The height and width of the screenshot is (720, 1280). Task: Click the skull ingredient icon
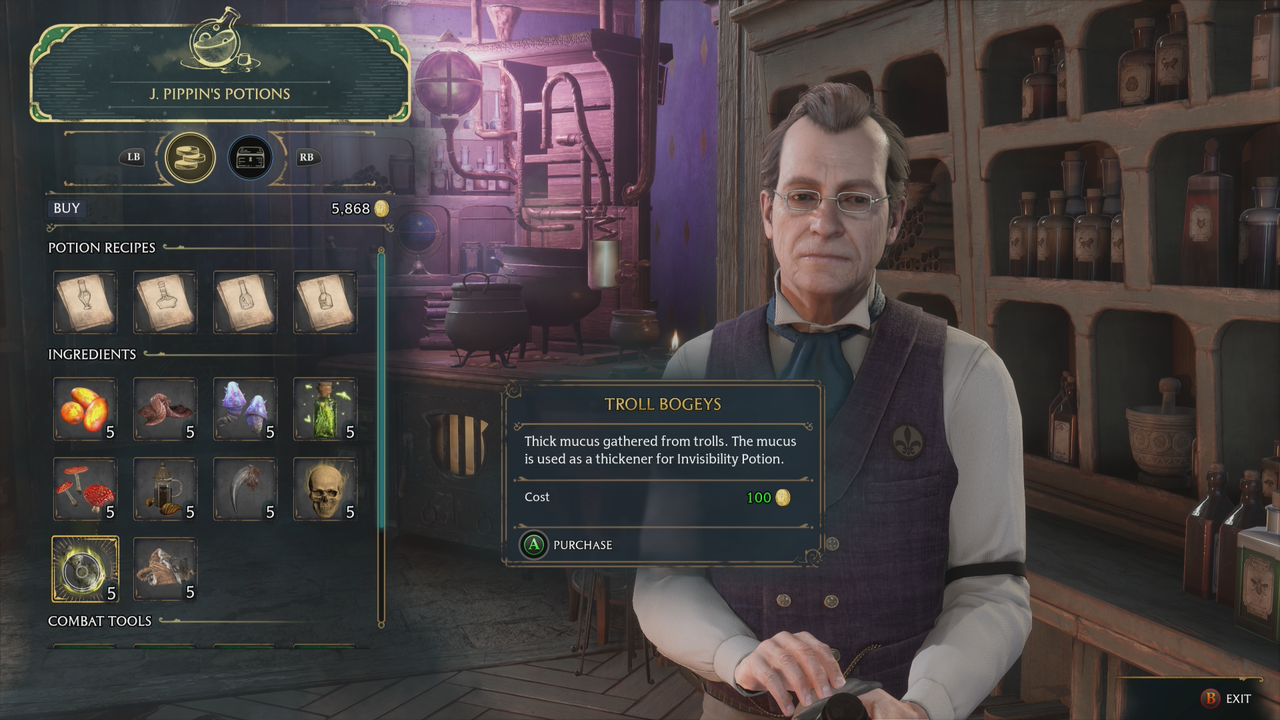pos(325,488)
